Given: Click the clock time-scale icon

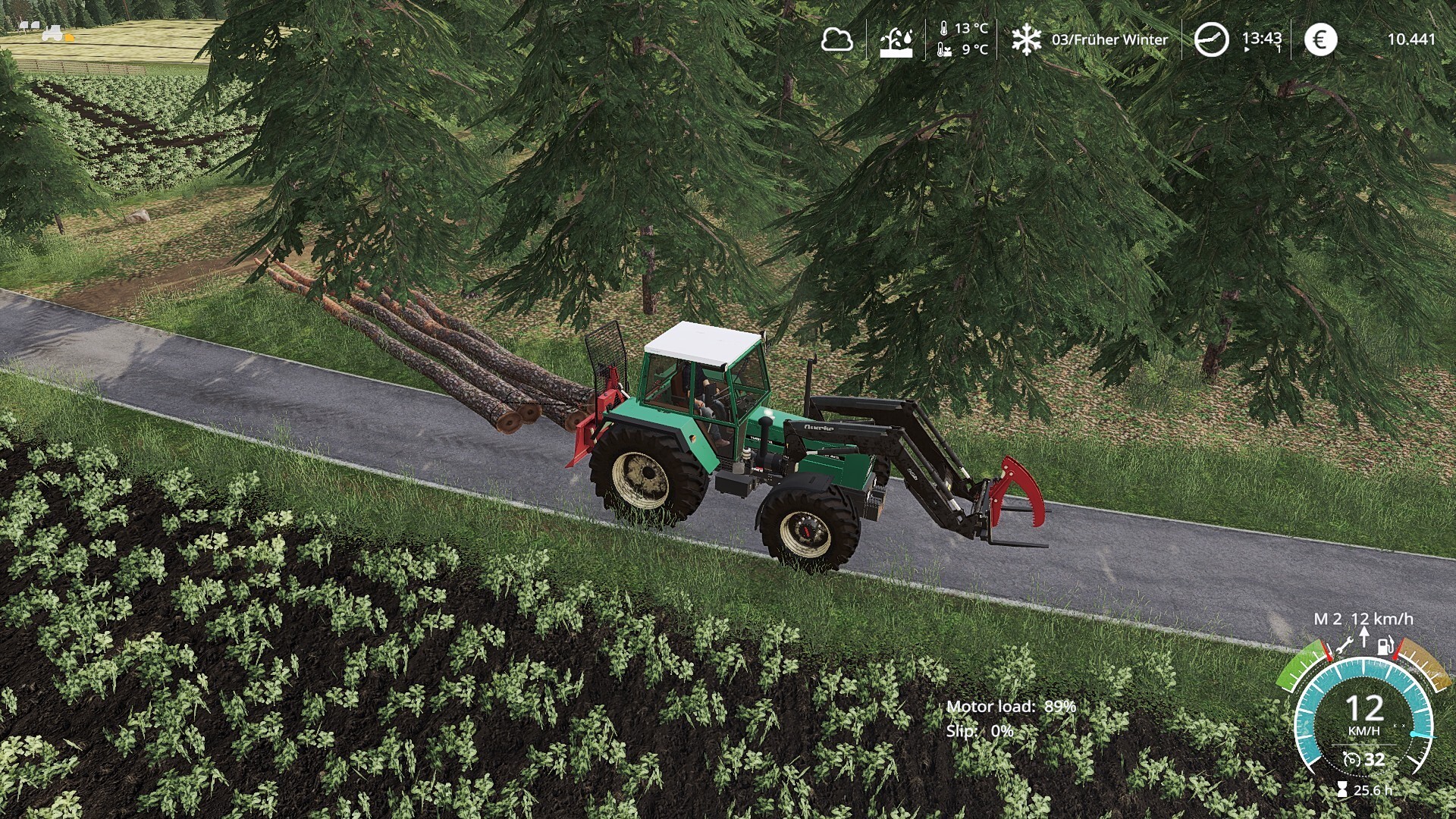Looking at the screenshot, I should click(1211, 39).
